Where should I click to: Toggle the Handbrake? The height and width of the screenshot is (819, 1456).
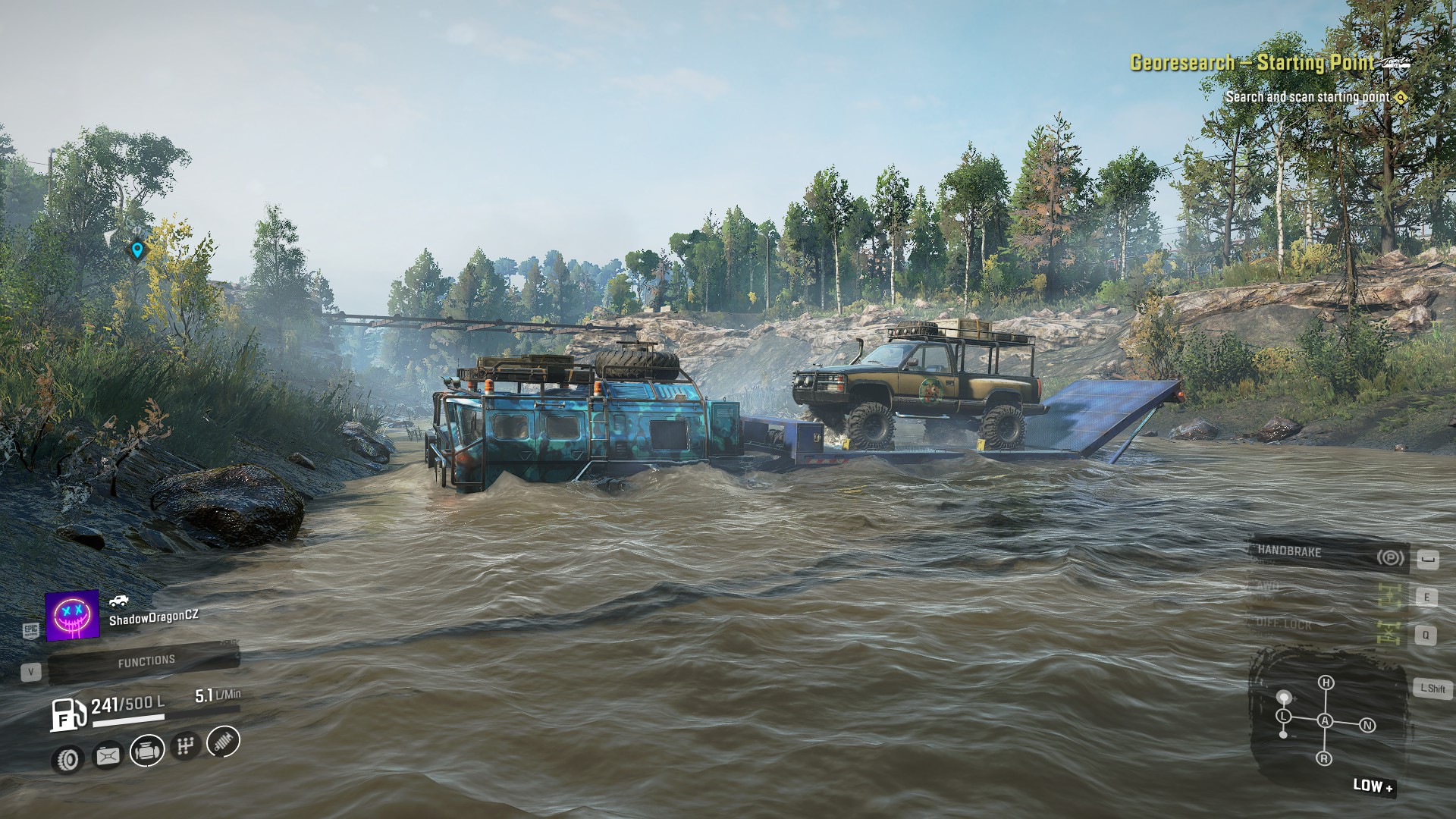coord(1327,555)
